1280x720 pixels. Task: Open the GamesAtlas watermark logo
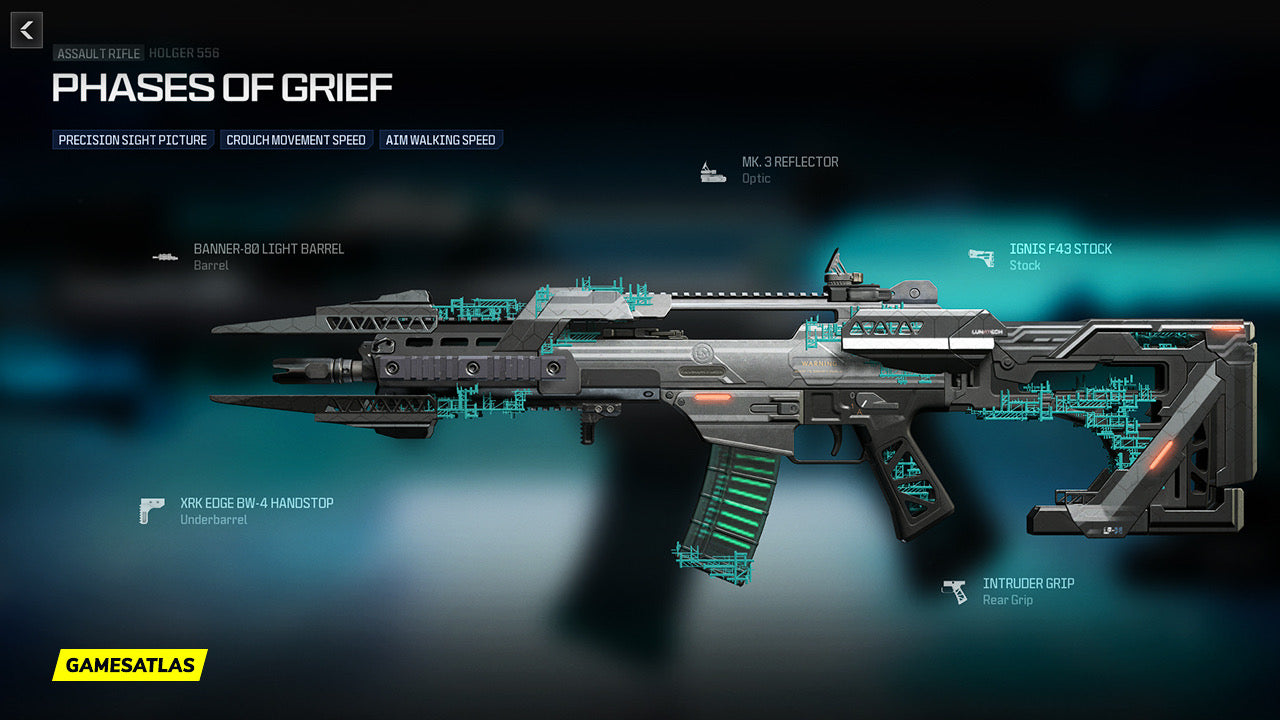tap(130, 665)
